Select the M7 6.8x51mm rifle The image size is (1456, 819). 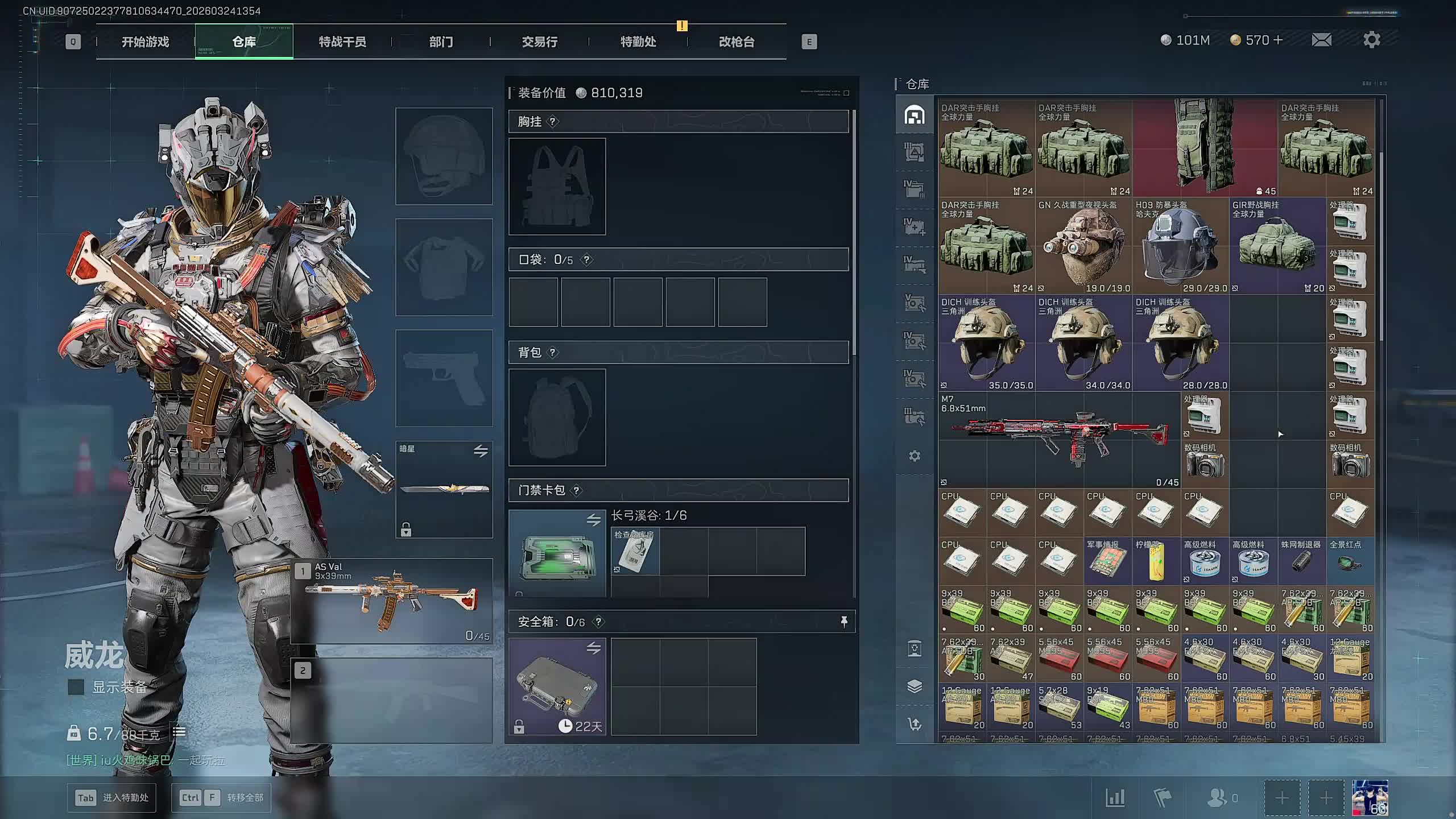coord(1059,439)
